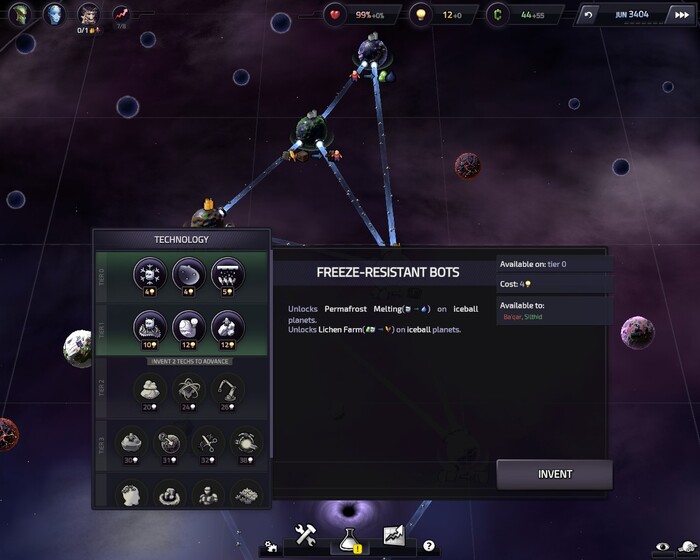The image size is (700, 560).
Task: Select the blue-faced alien portrait
Action: (x=53, y=13)
